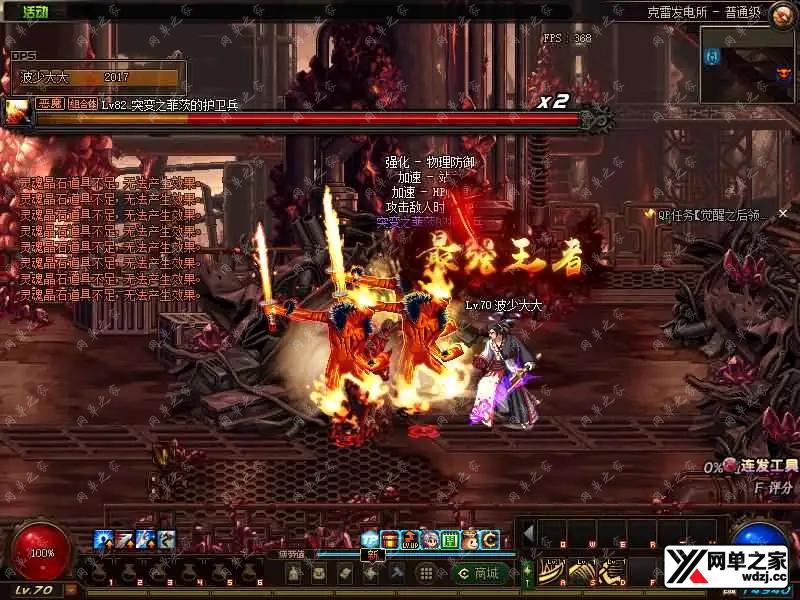The width and height of the screenshot is (800, 600).
Task: Activate the skill in slot S
Action: coord(582,571)
